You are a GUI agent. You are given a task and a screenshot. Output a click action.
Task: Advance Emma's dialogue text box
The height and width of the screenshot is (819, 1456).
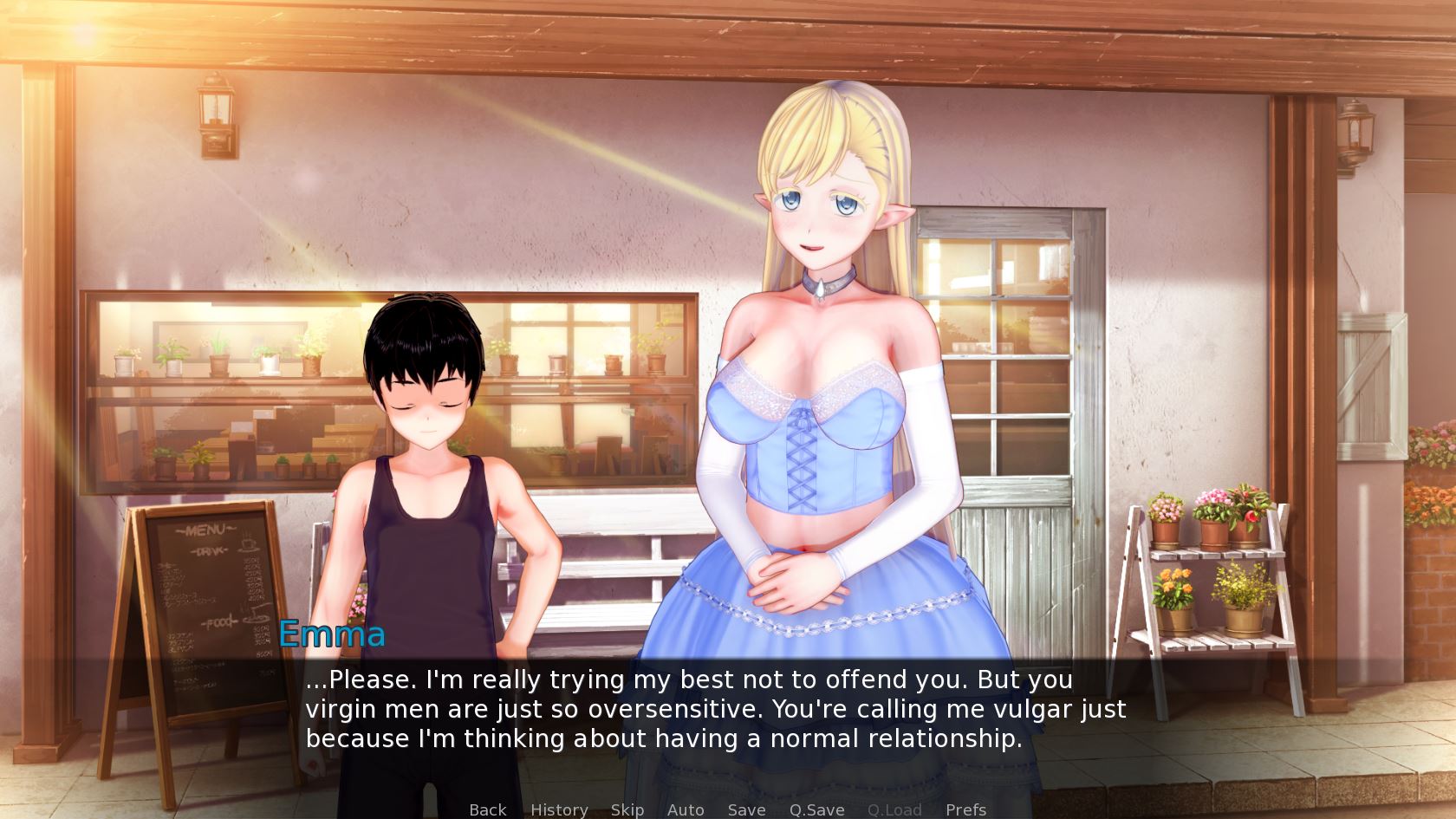[715, 709]
